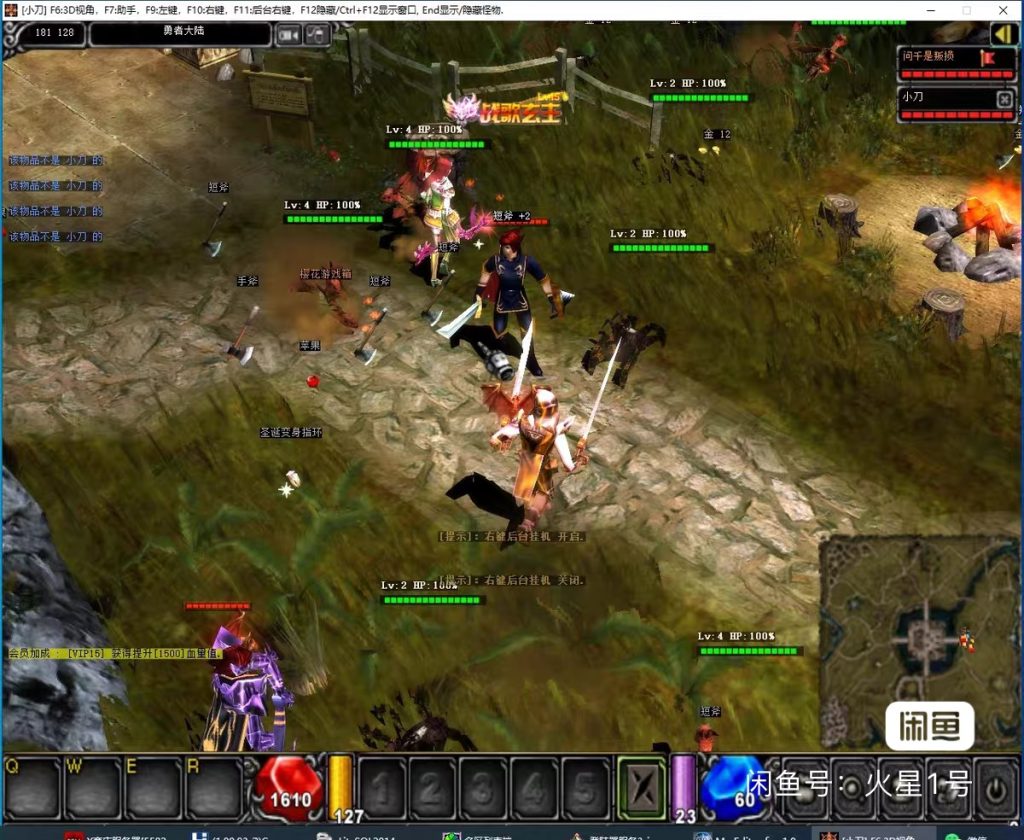
Task: Select the Q skill slot
Action: [33, 786]
